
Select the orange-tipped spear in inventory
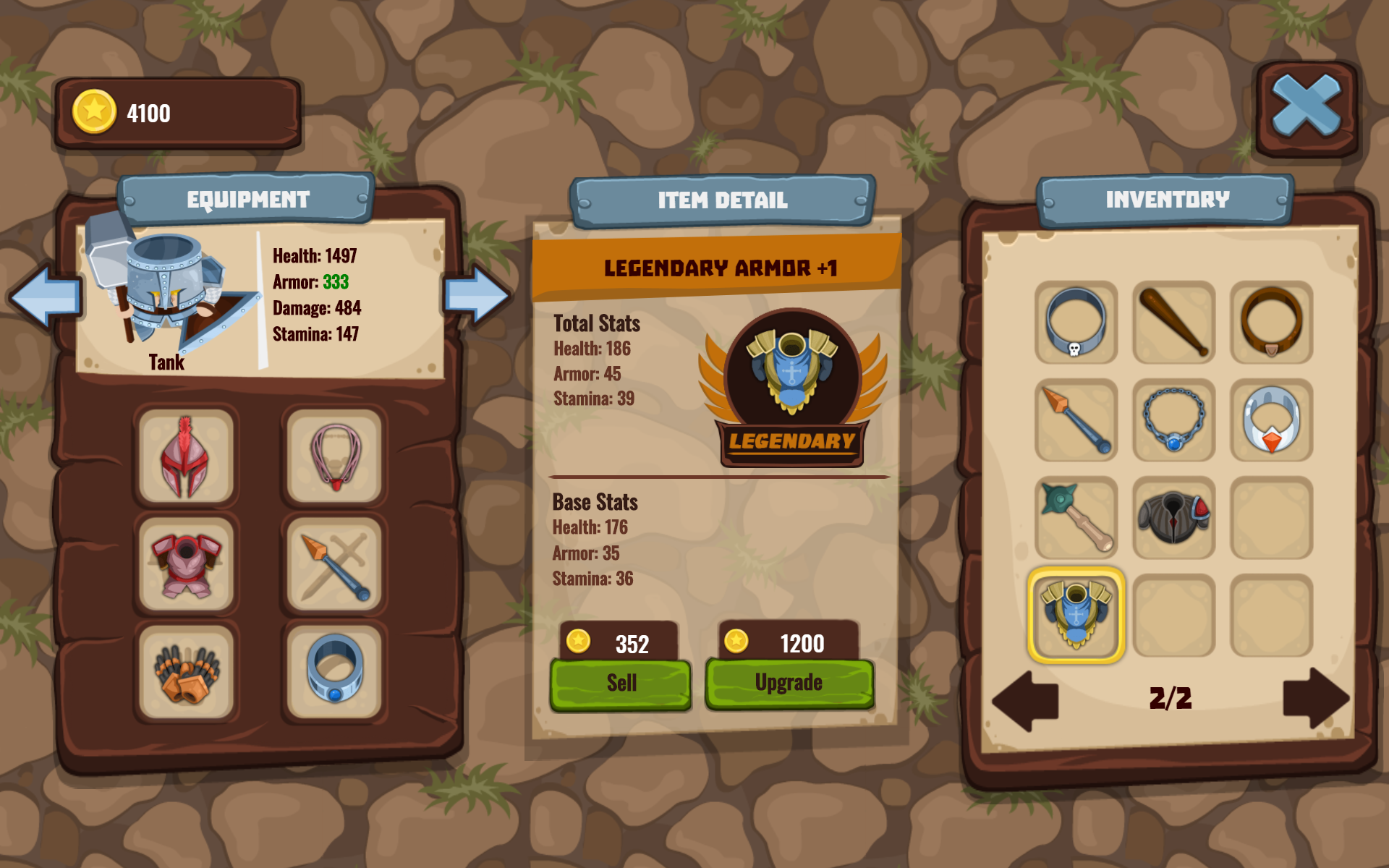[1076, 420]
